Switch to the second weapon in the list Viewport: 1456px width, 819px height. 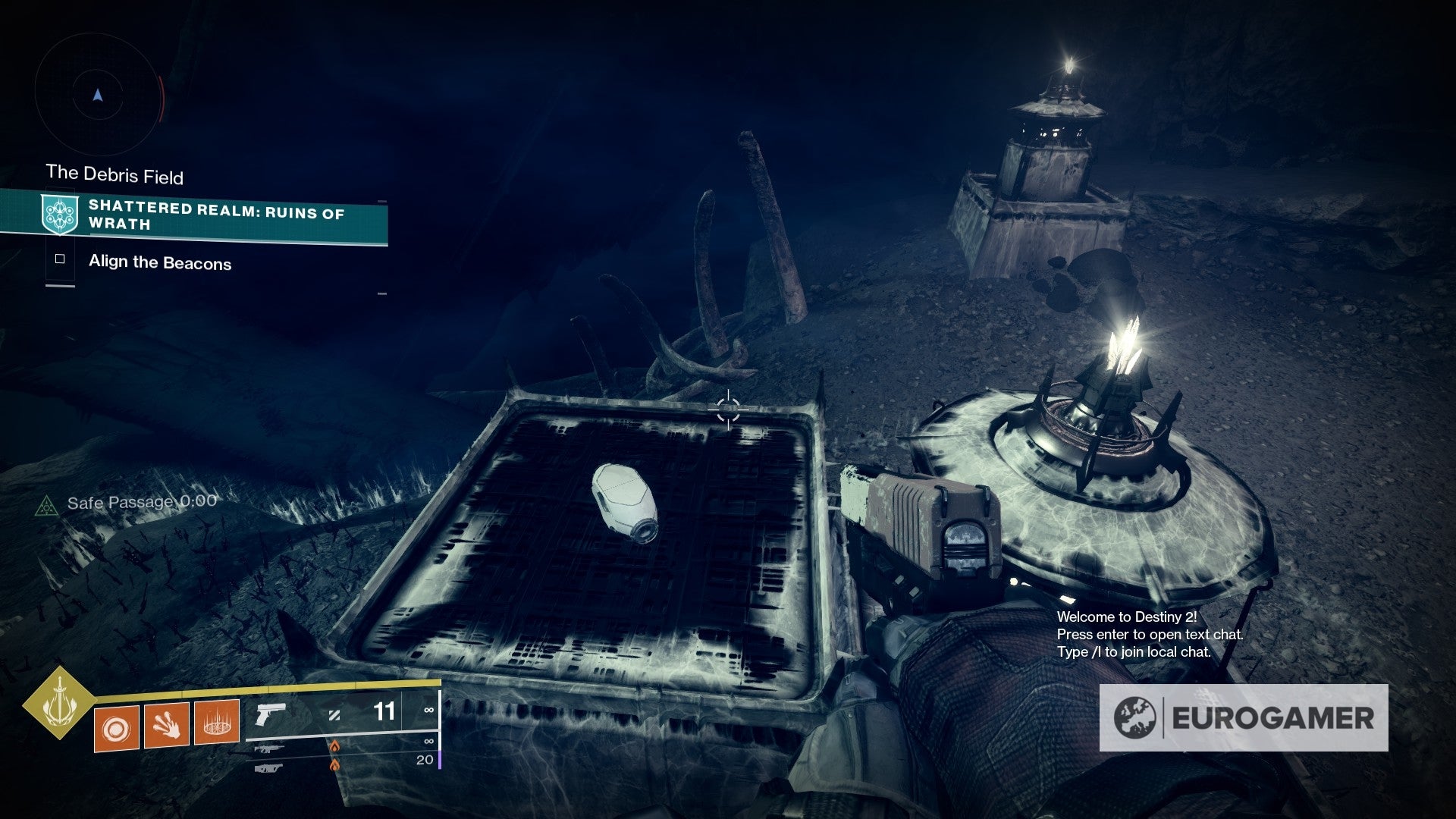click(x=270, y=748)
